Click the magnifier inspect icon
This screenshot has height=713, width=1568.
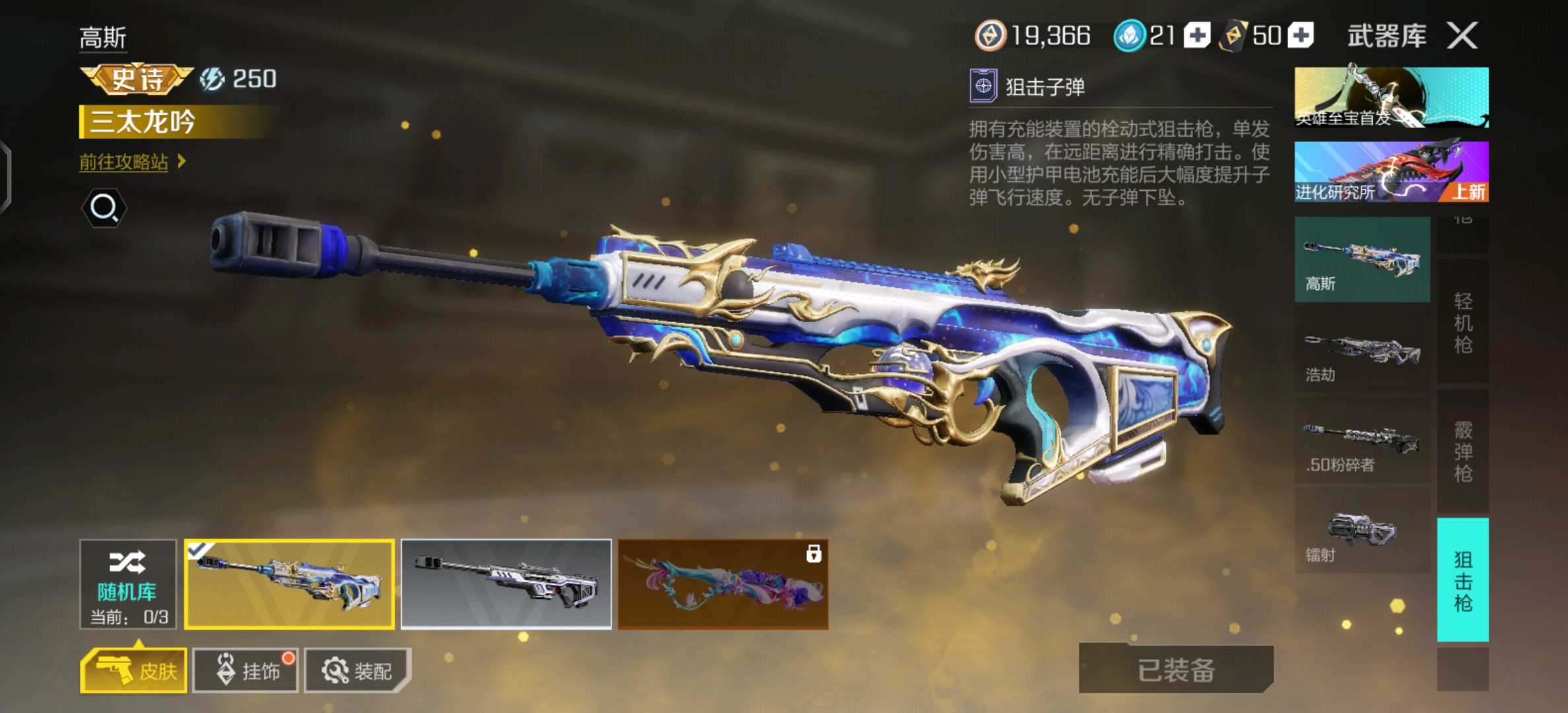(x=104, y=209)
